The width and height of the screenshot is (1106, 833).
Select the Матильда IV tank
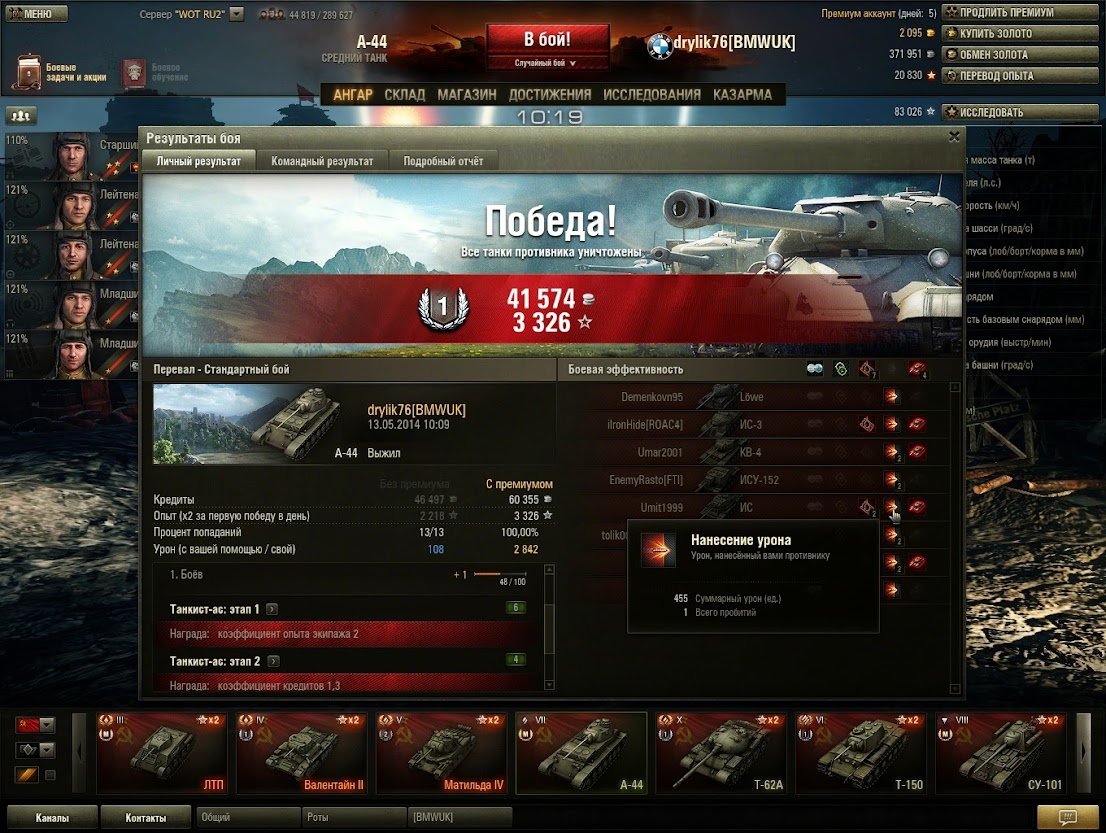pyautogui.click(x=441, y=753)
